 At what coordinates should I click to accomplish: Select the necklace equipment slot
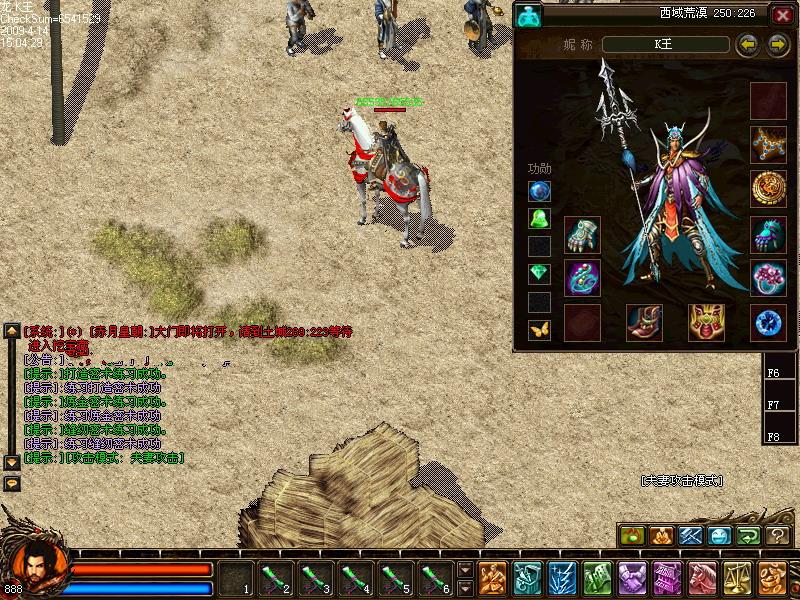click(768, 144)
